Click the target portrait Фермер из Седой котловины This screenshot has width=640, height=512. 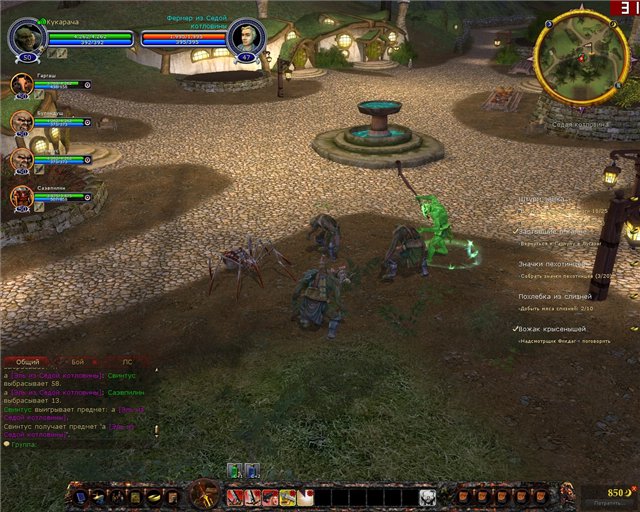click(x=244, y=38)
